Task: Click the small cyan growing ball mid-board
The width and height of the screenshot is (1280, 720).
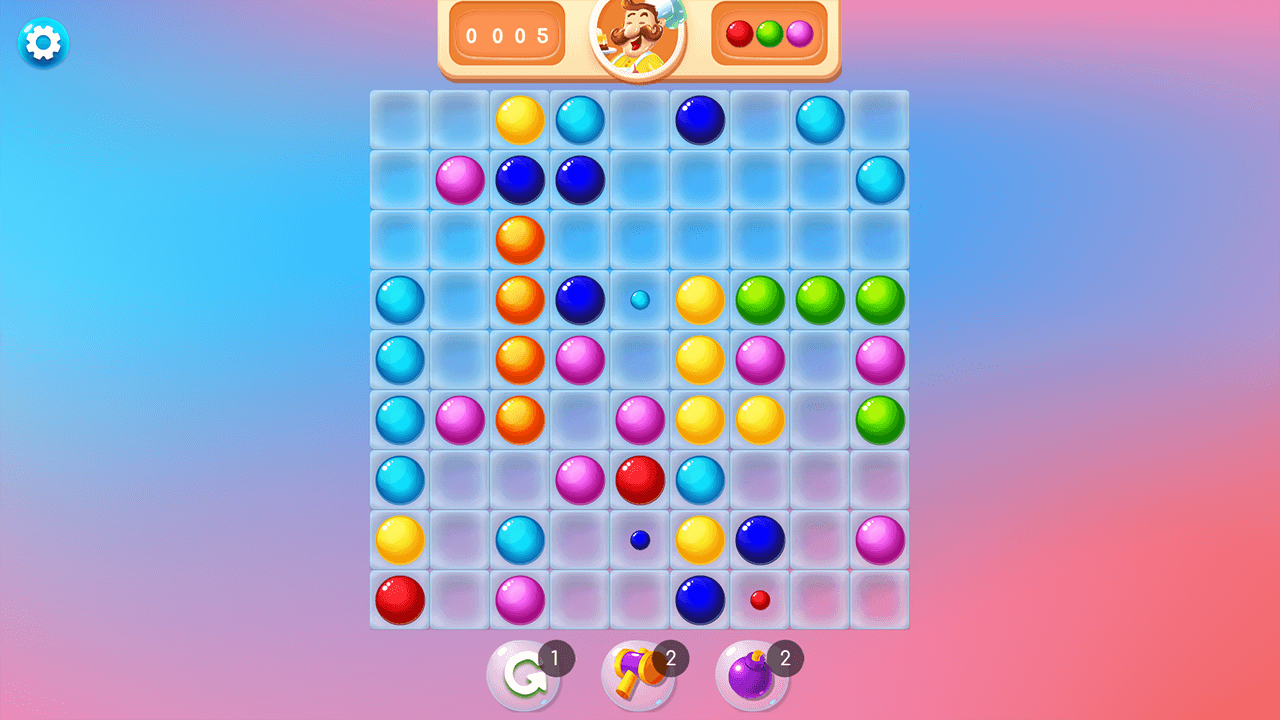Action: tap(639, 300)
